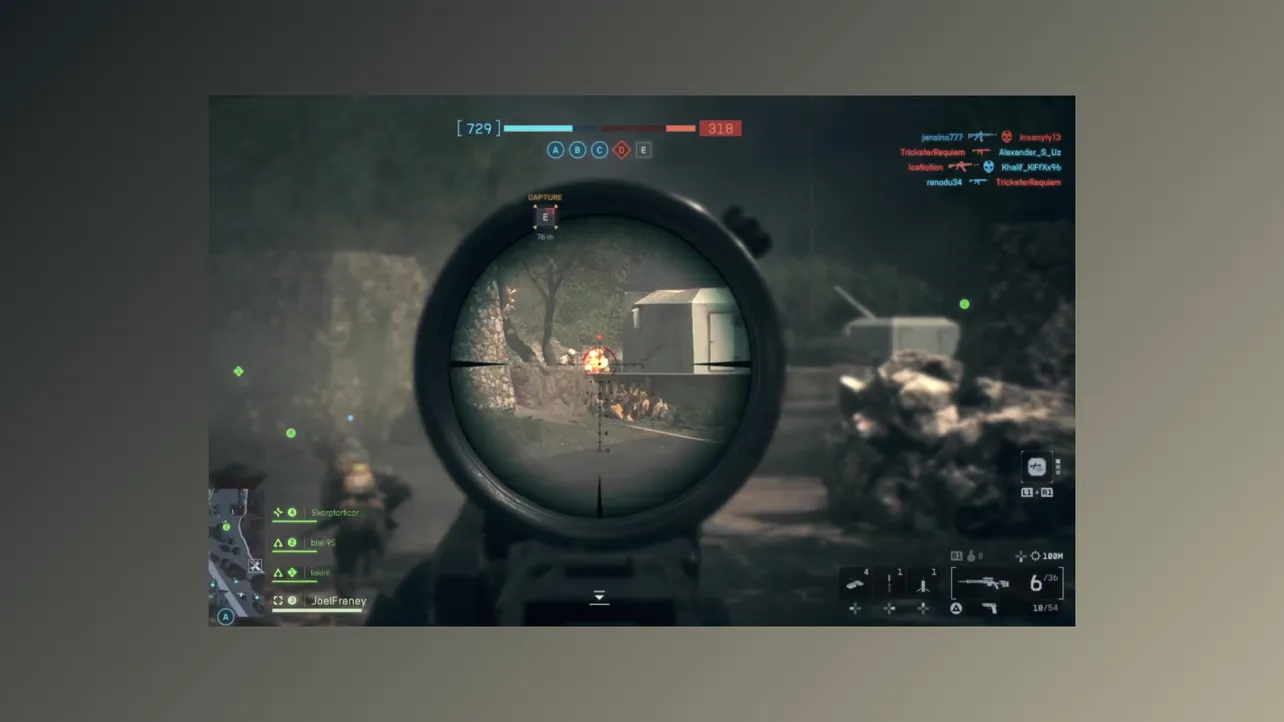This screenshot has height=722, width=1284.
Task: Click jansino777 in the kill feed
Action: point(941,137)
